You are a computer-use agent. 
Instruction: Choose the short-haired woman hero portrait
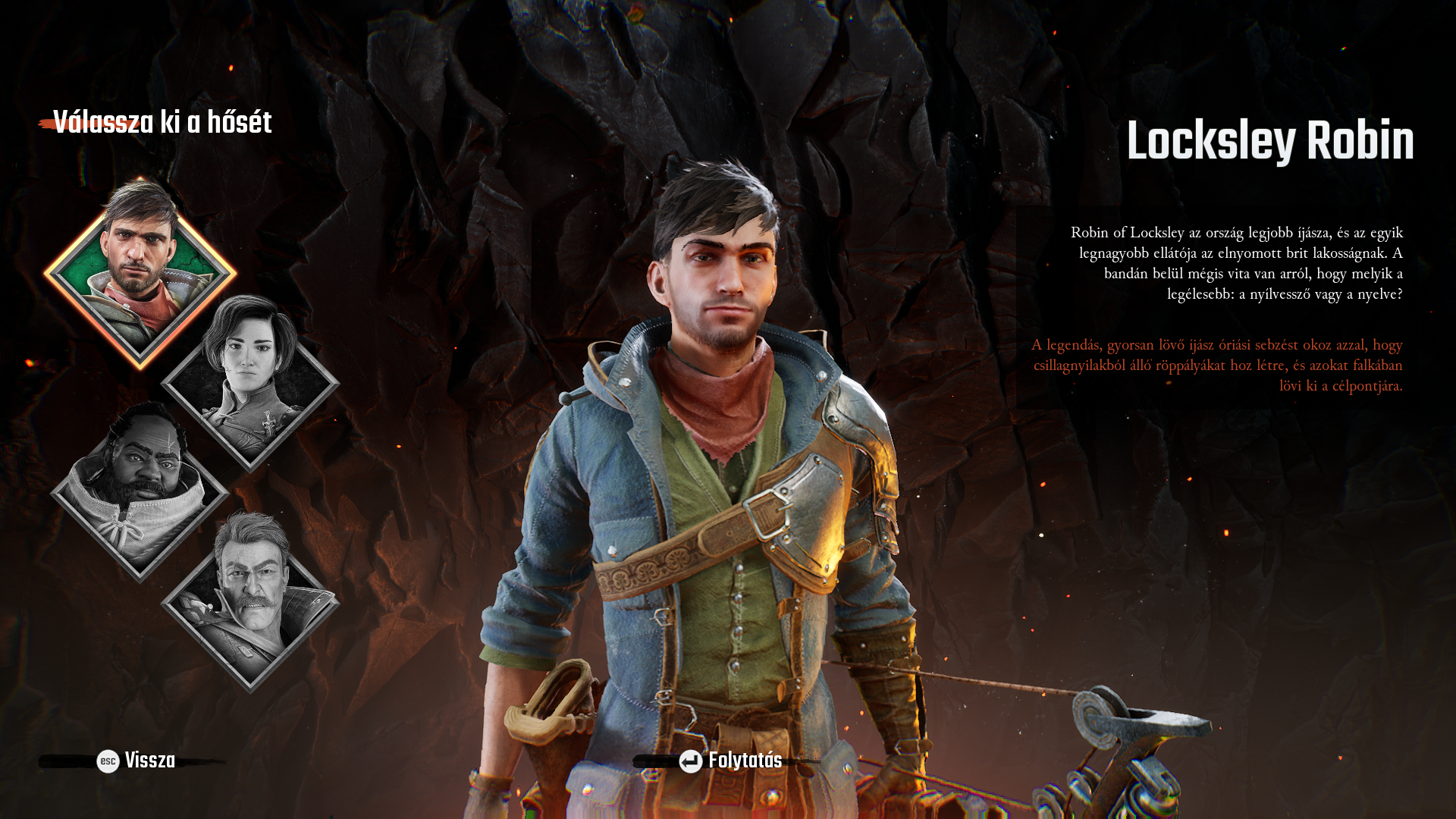pos(250,381)
